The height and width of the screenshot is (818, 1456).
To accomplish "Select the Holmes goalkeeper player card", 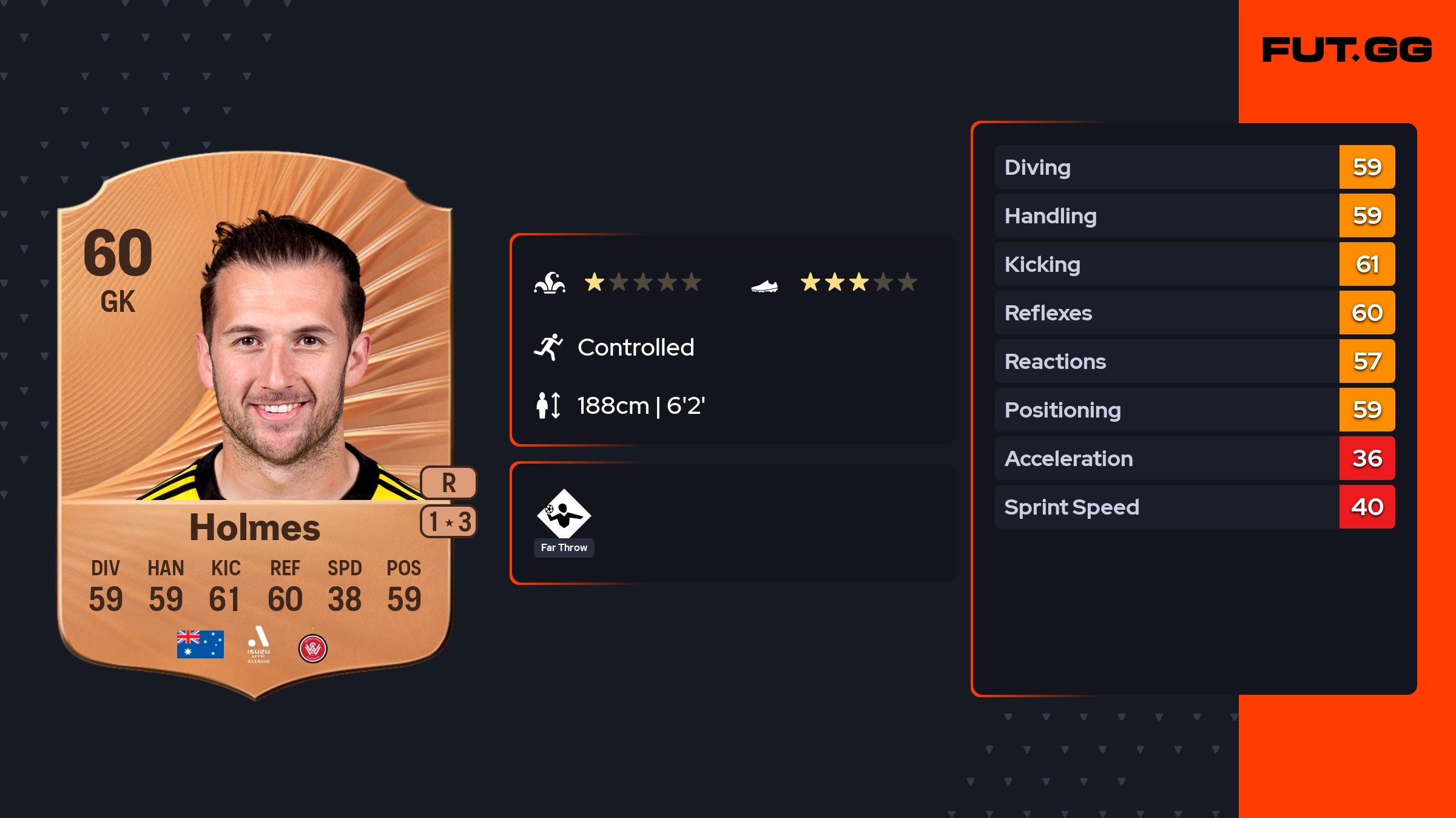I will pyautogui.click(x=255, y=425).
